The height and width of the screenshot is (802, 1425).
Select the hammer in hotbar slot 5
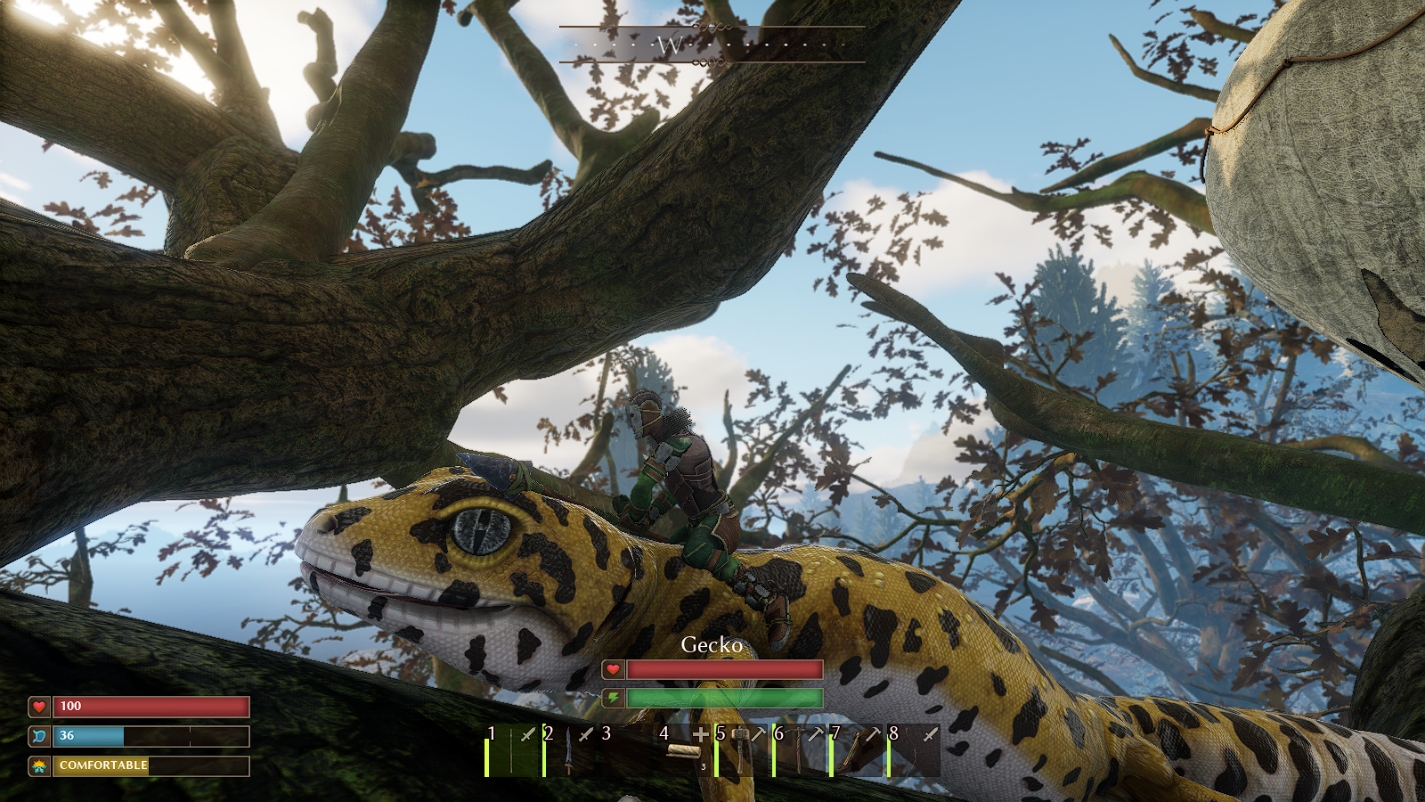740,748
